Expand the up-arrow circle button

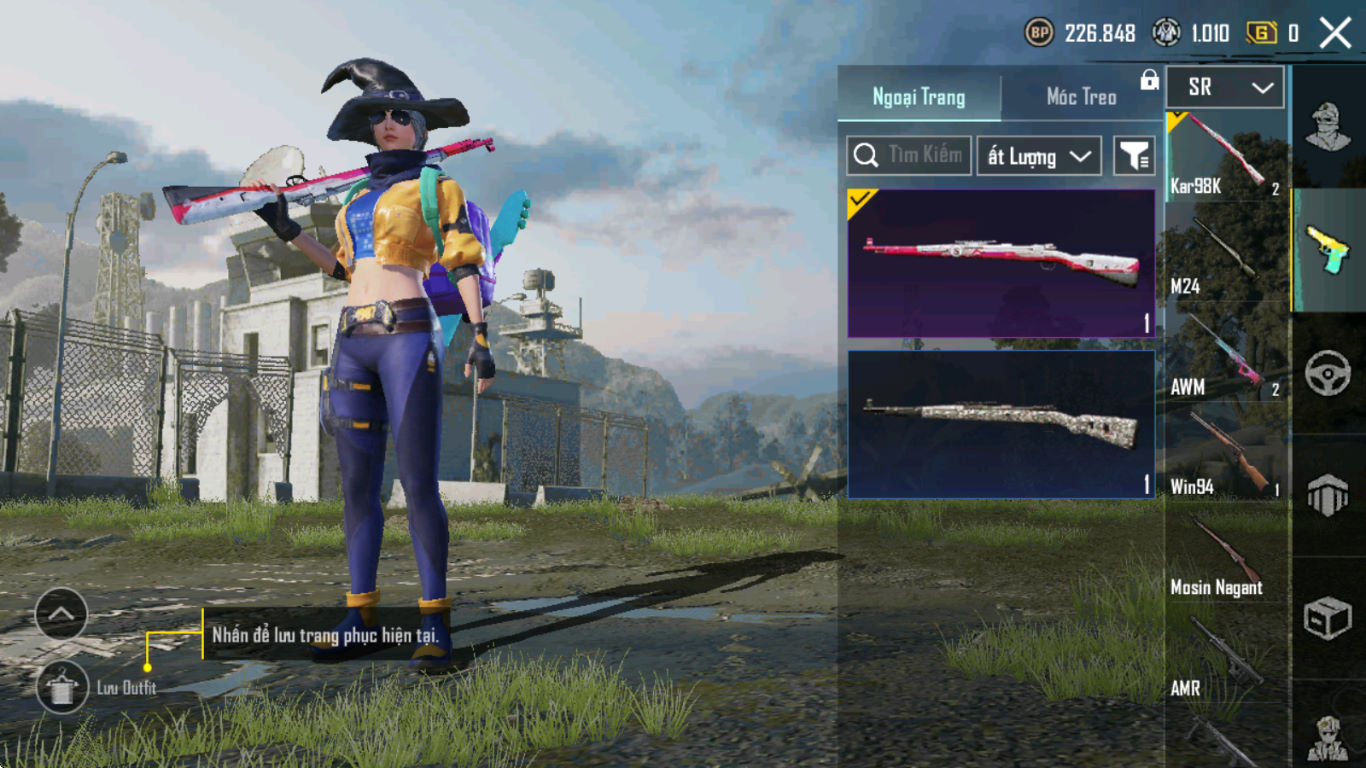[x=61, y=614]
